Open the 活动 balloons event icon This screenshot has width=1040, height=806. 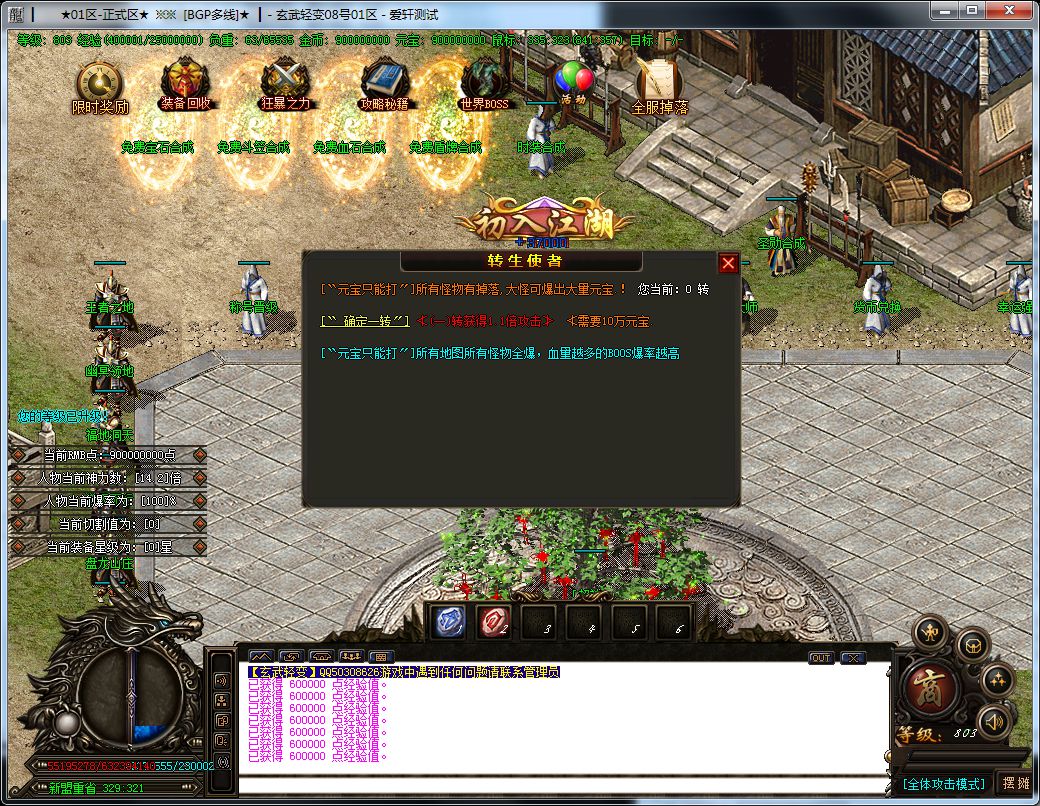point(573,82)
